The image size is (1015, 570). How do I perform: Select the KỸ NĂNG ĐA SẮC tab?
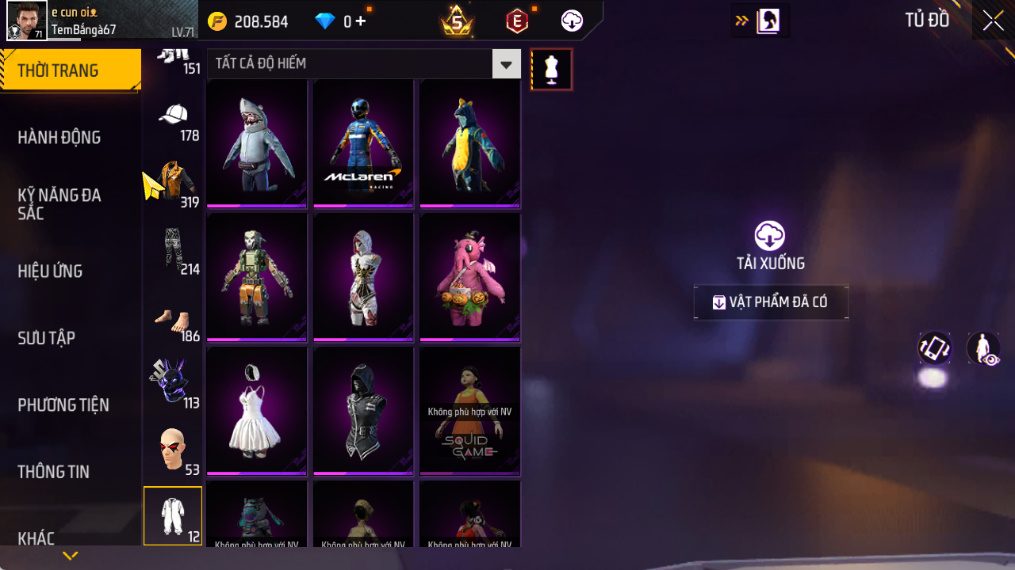(x=60, y=203)
